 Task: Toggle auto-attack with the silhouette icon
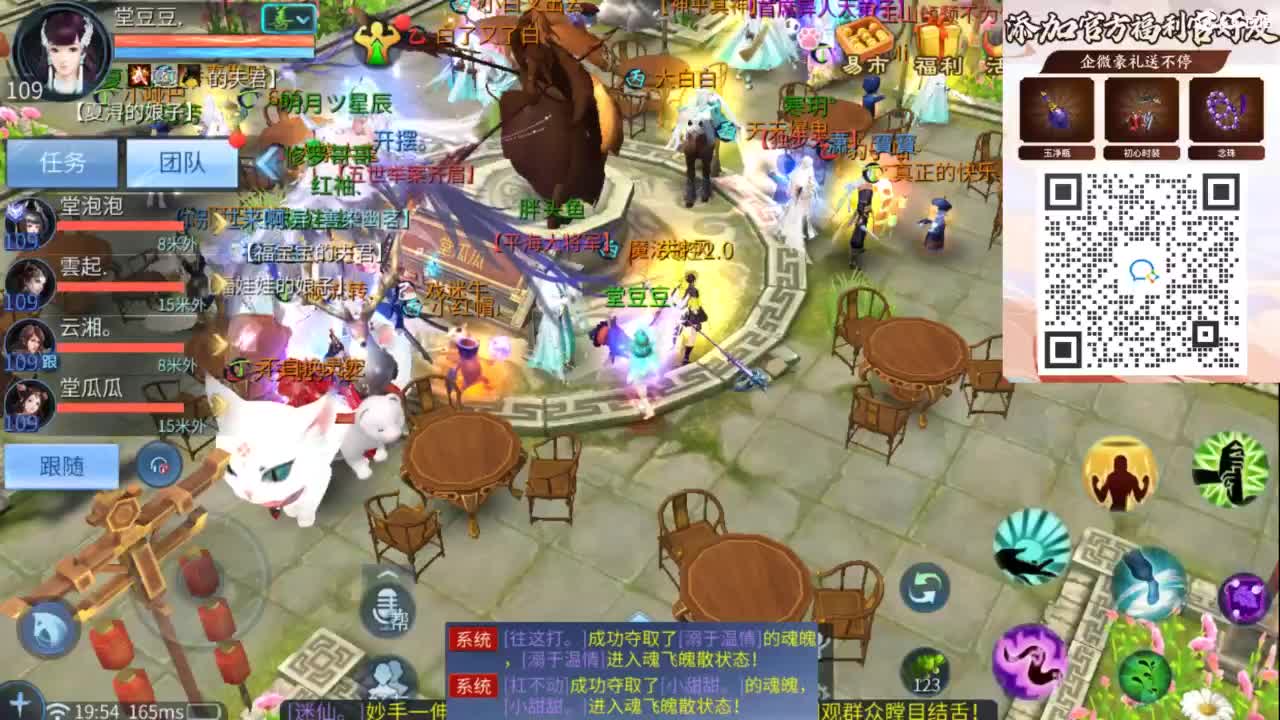click(1117, 474)
